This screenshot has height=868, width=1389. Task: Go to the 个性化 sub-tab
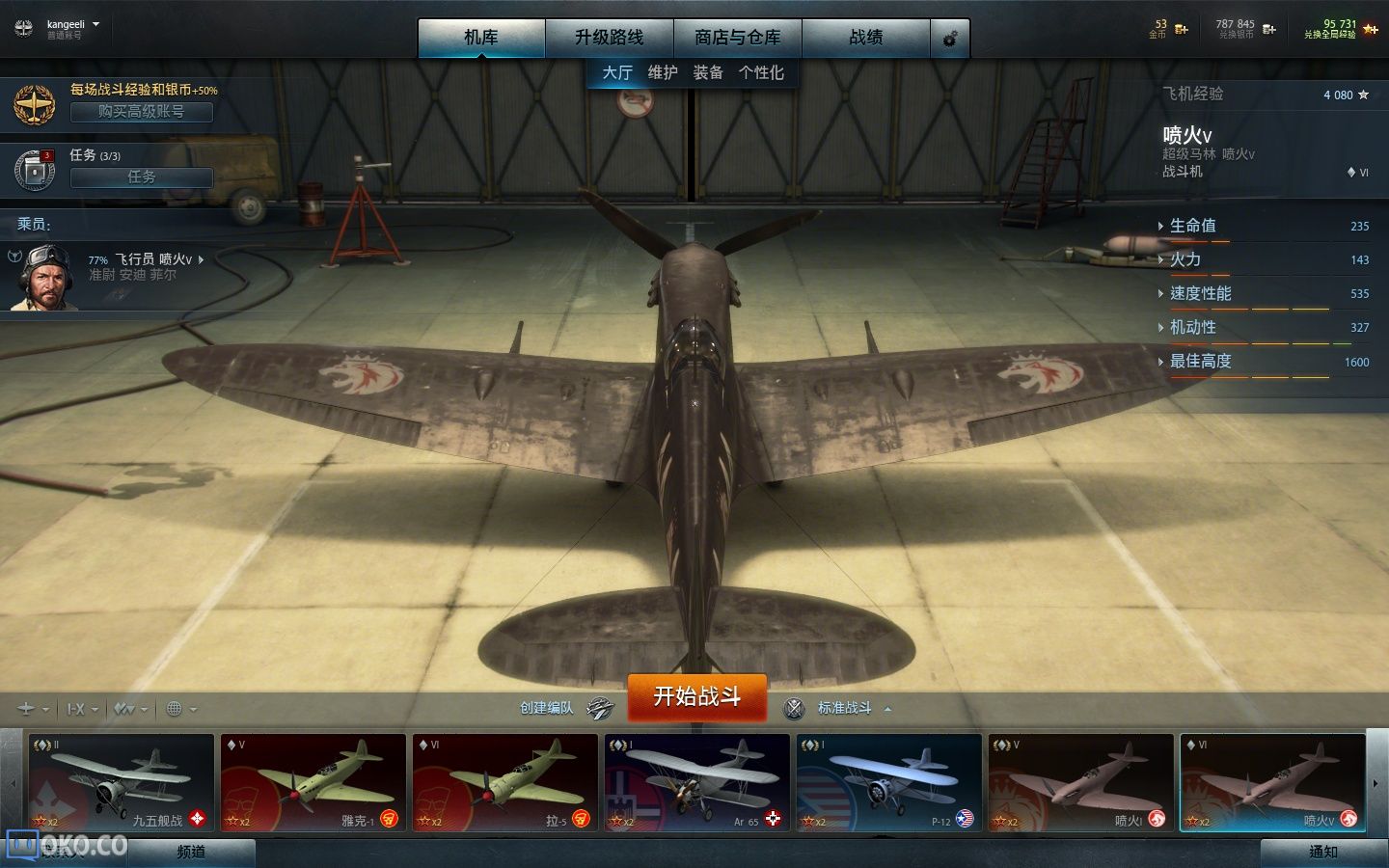point(761,72)
